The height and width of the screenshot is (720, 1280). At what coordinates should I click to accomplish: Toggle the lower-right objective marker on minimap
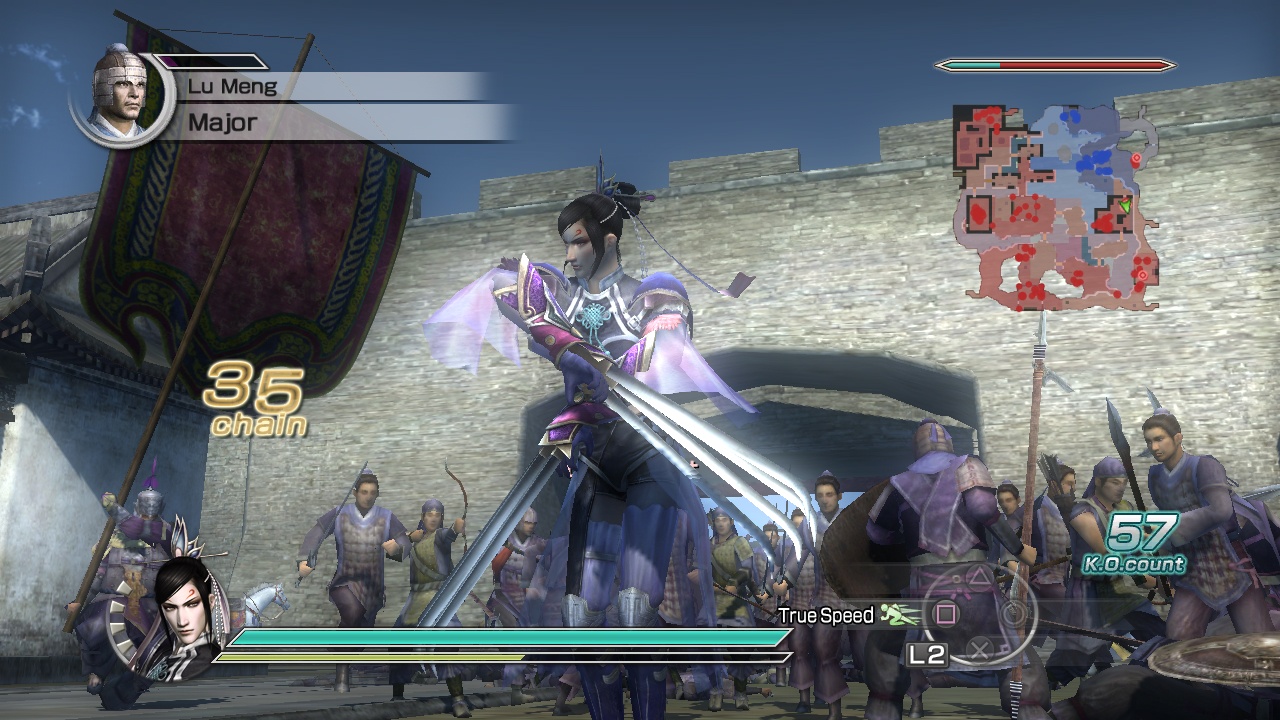1142,274
